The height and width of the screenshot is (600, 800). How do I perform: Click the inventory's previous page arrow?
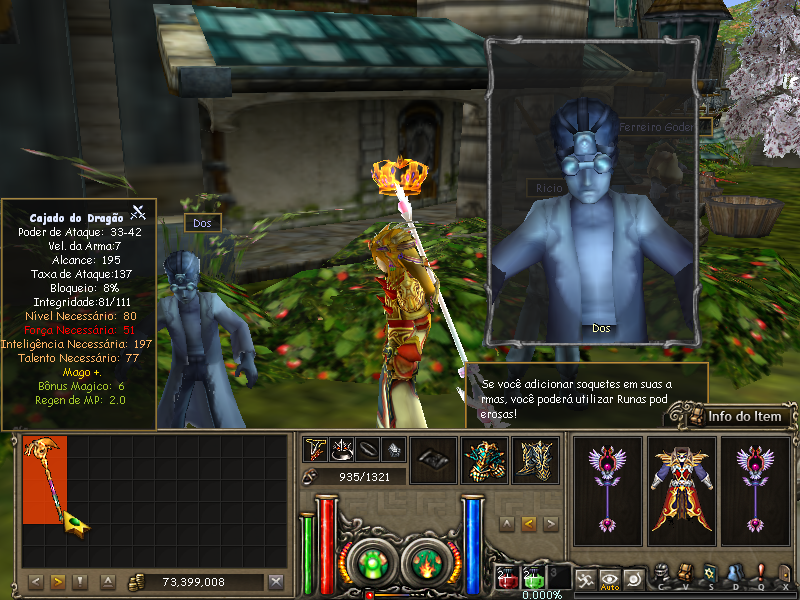pyautogui.click(x=35, y=582)
